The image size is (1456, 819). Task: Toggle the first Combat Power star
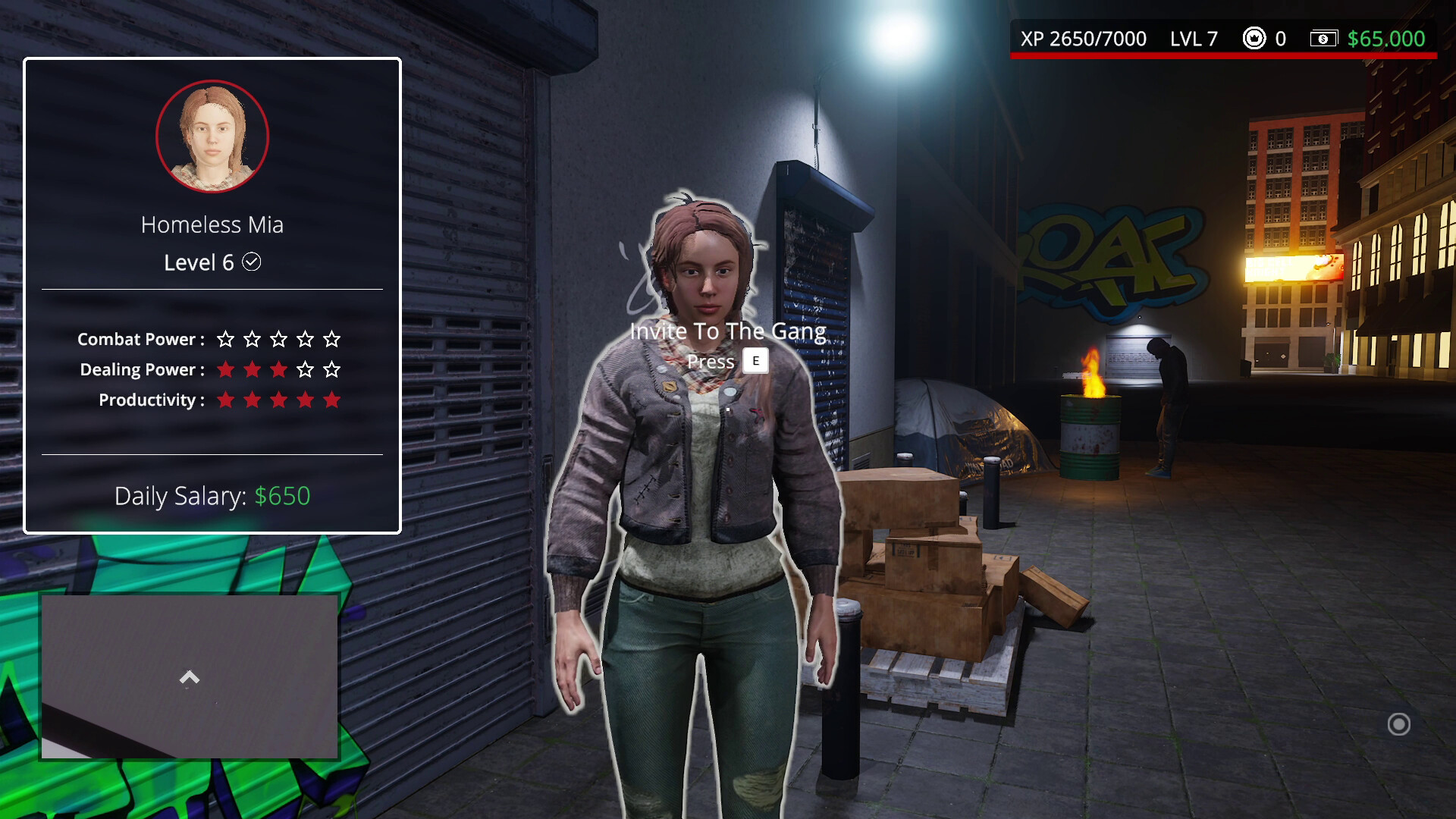[225, 340]
